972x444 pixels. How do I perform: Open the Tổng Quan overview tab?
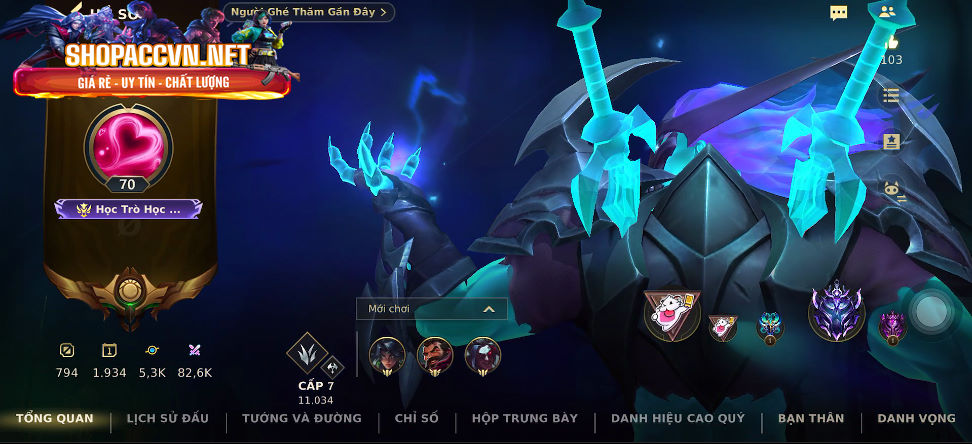tap(54, 418)
